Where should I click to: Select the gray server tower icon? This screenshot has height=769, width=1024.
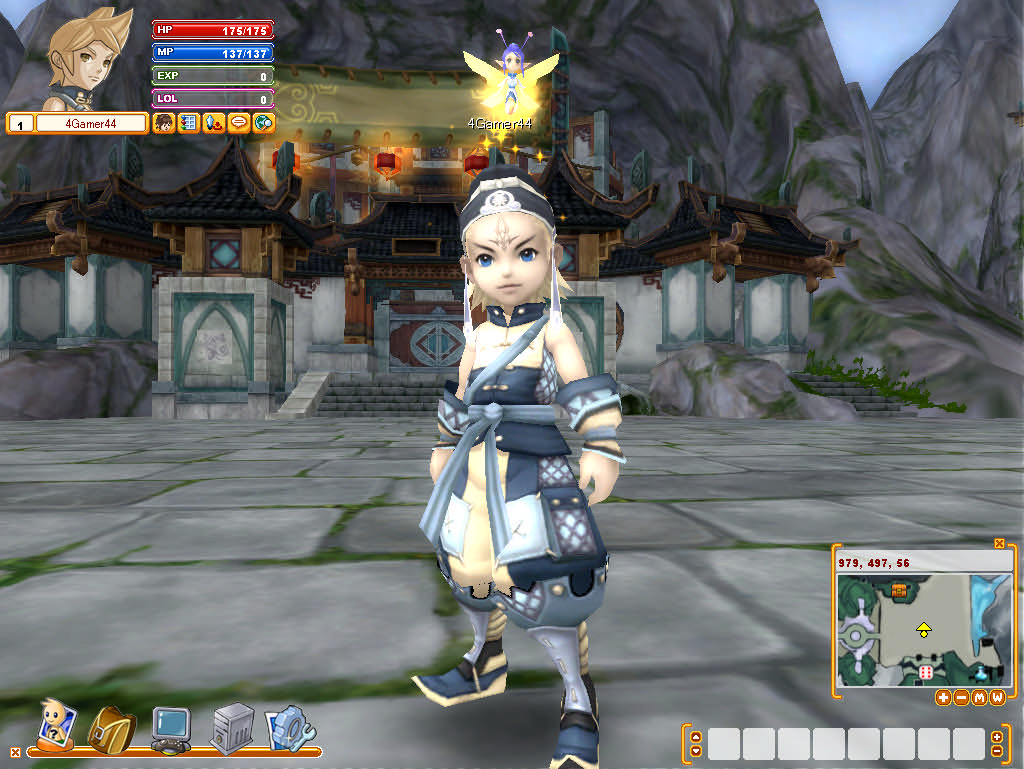click(x=230, y=728)
